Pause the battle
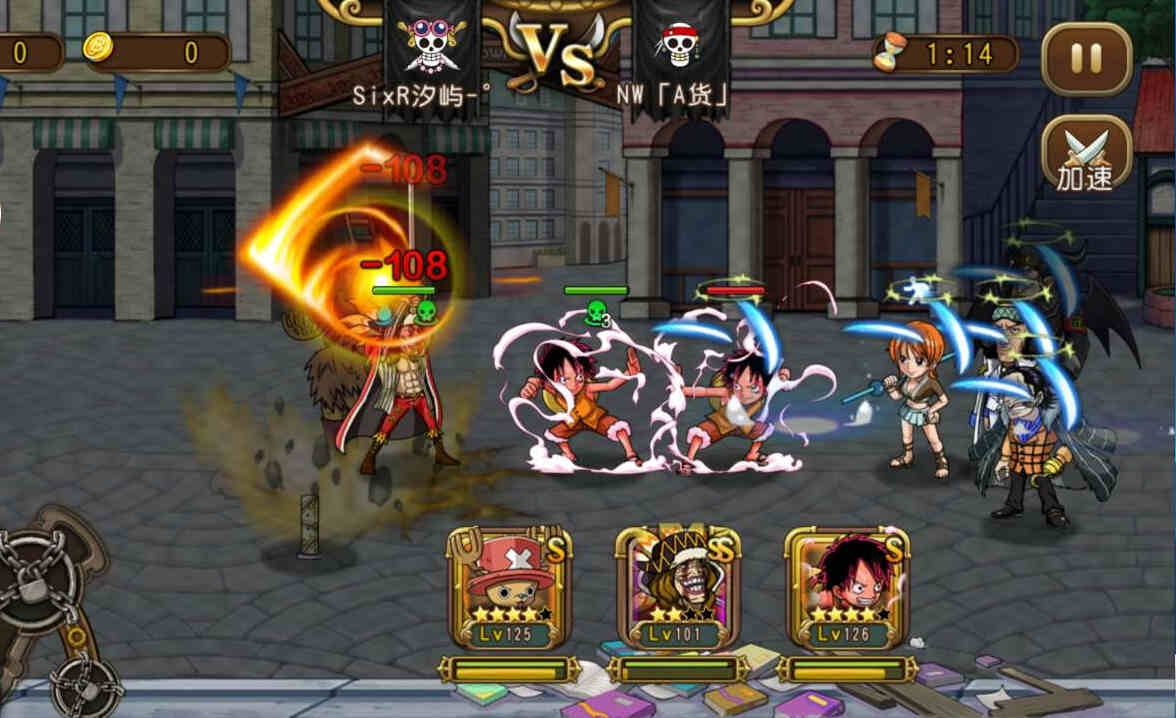The width and height of the screenshot is (1176, 718). pos(1086,58)
